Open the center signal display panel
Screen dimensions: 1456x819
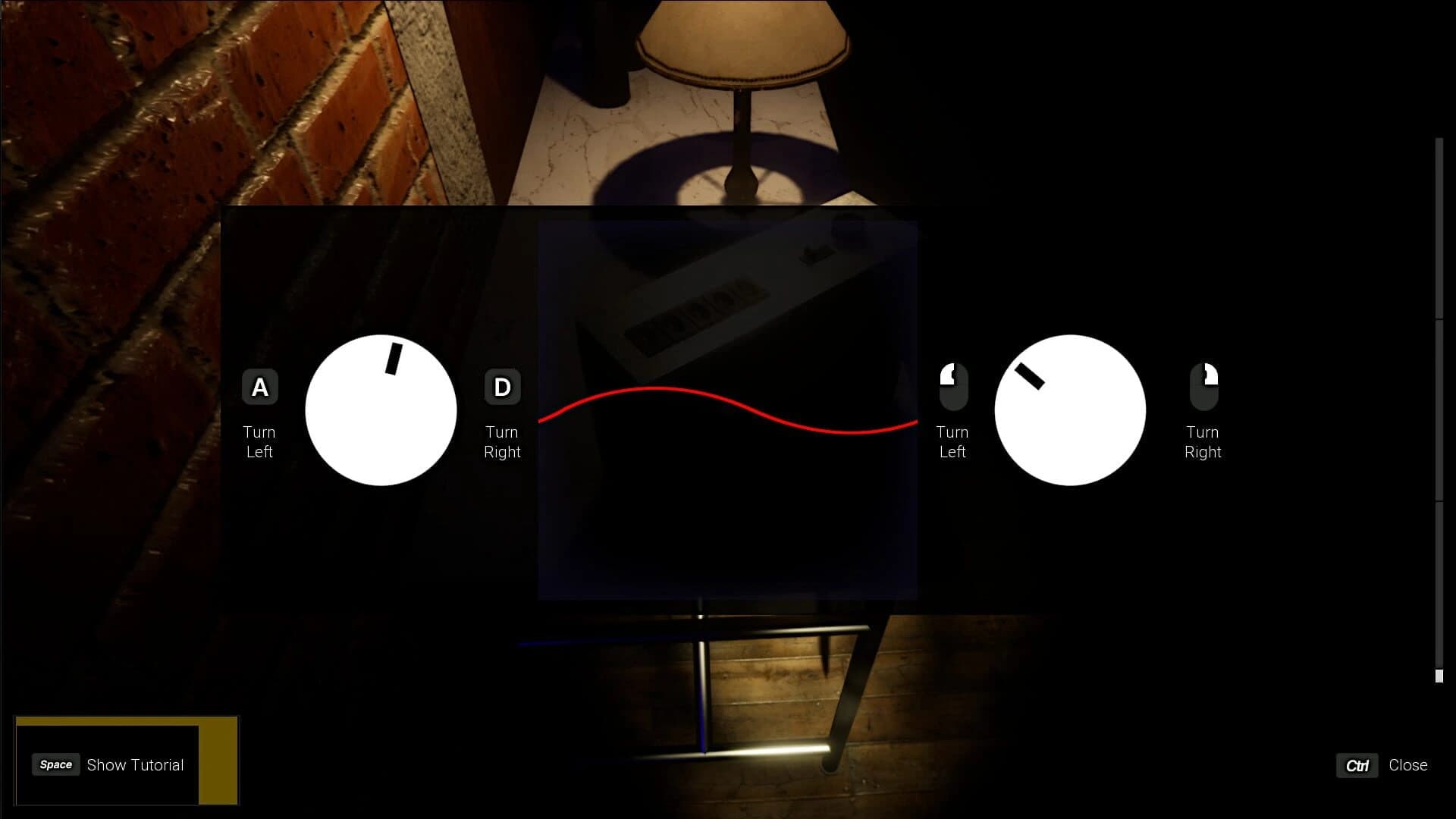(x=727, y=409)
